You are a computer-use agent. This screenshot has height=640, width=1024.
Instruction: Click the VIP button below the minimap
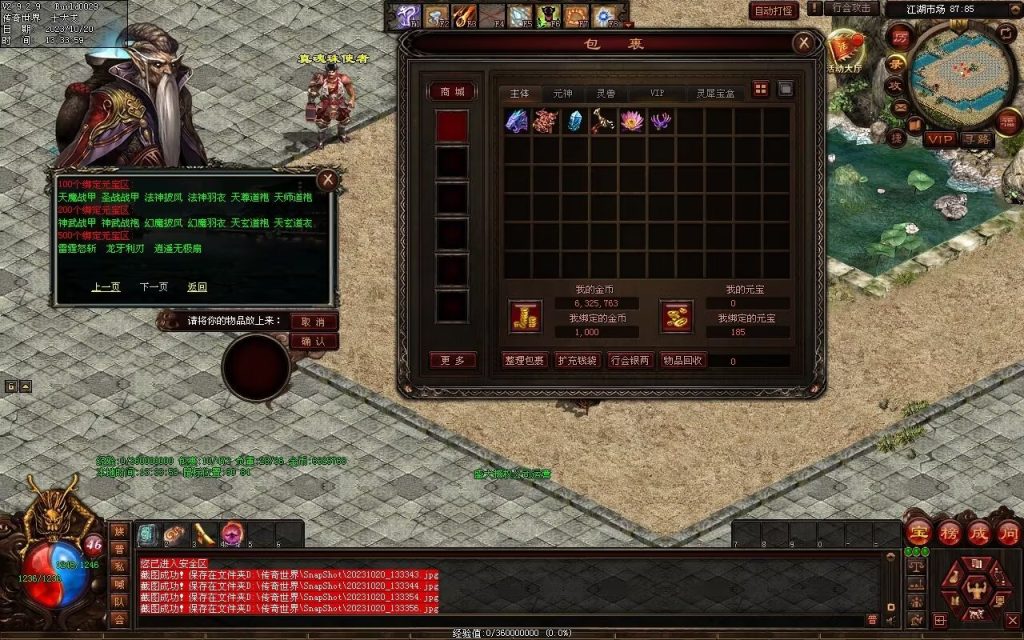[939, 139]
